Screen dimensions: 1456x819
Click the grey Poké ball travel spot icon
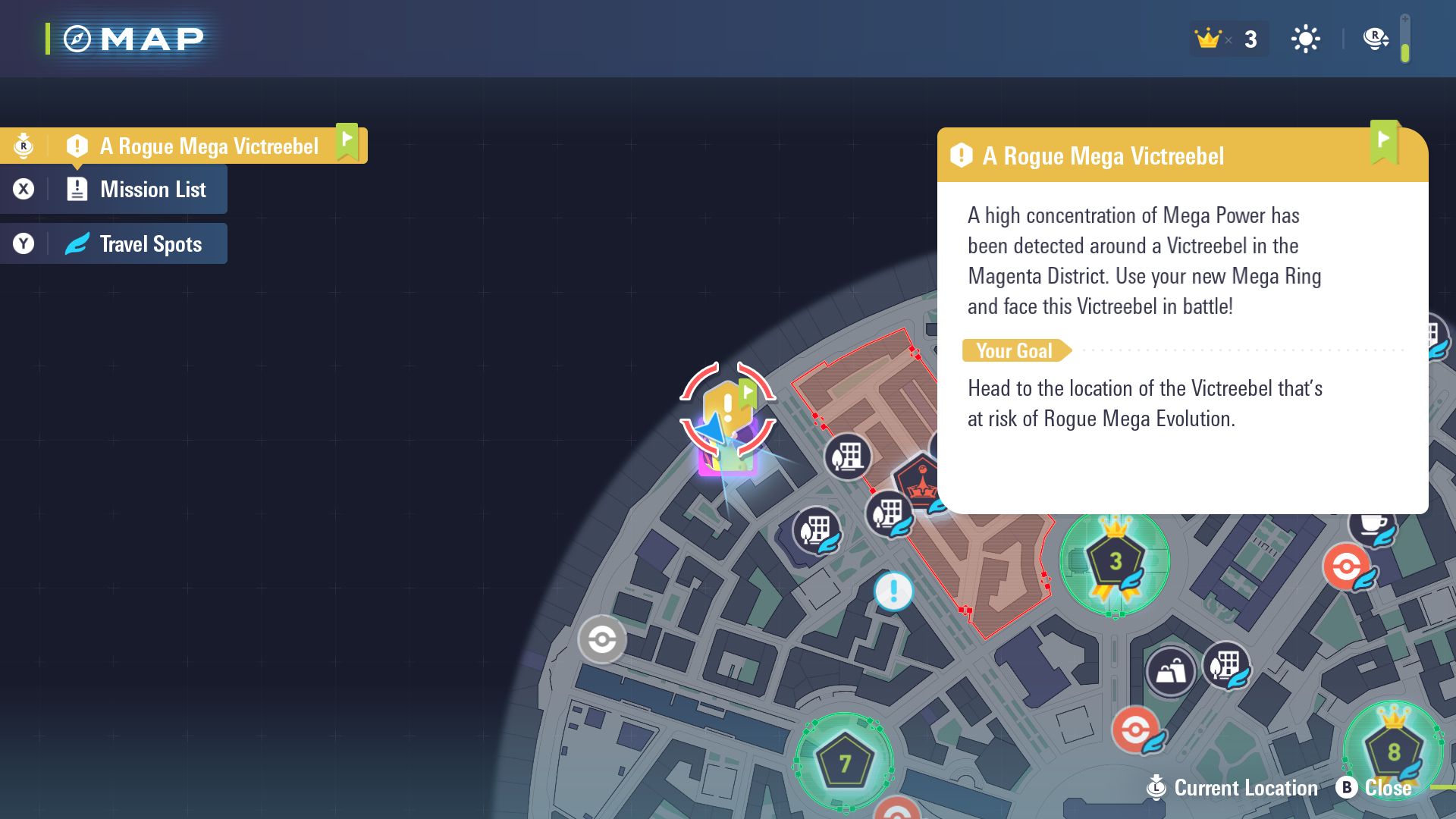click(x=601, y=639)
